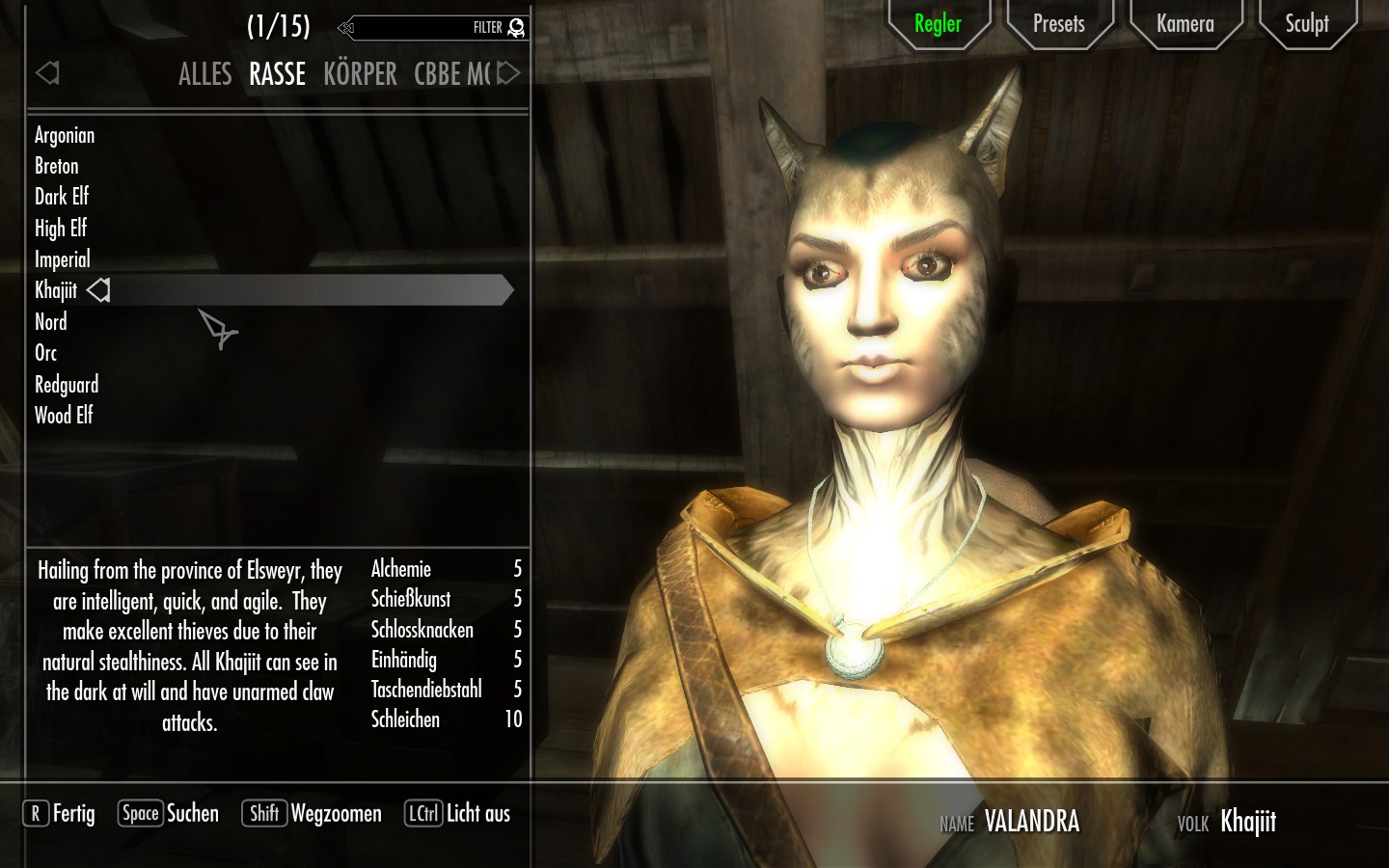Image resolution: width=1389 pixels, height=868 pixels.
Task: Select the ALLES category tab
Action: tap(204, 73)
